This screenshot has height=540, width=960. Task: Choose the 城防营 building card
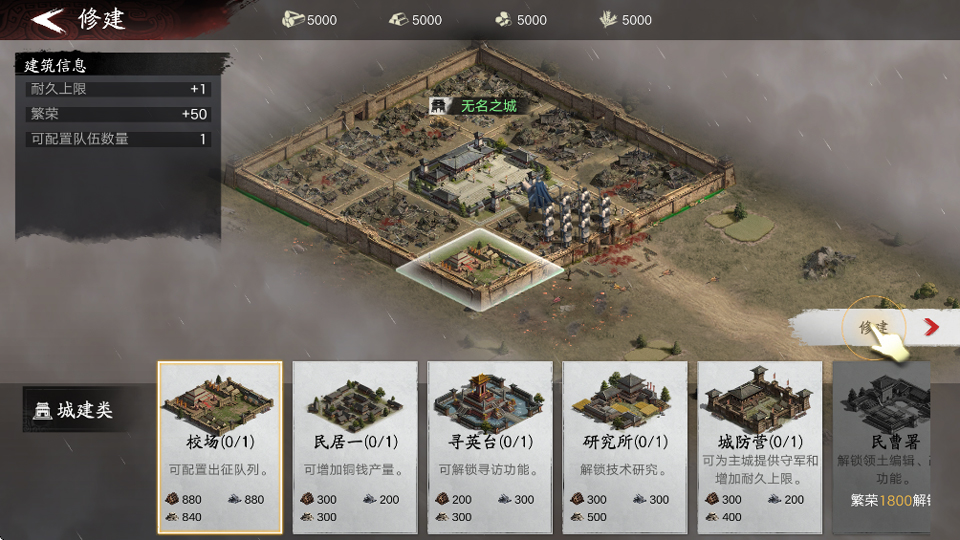coord(760,446)
